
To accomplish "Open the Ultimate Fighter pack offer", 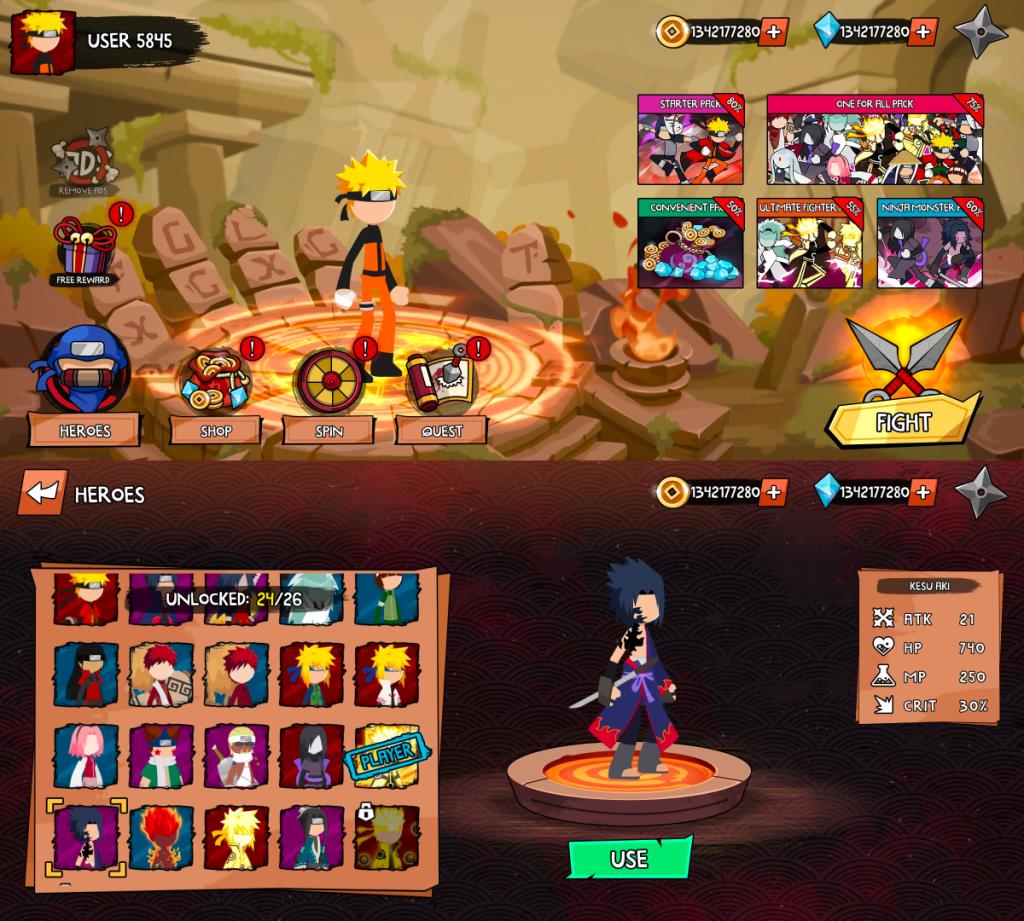I will coord(809,243).
